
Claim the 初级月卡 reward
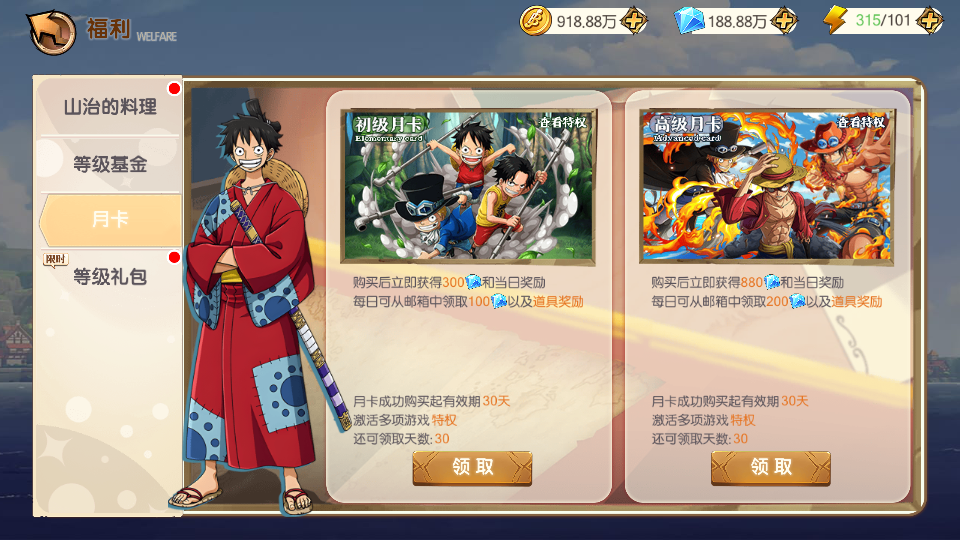pyautogui.click(x=472, y=467)
